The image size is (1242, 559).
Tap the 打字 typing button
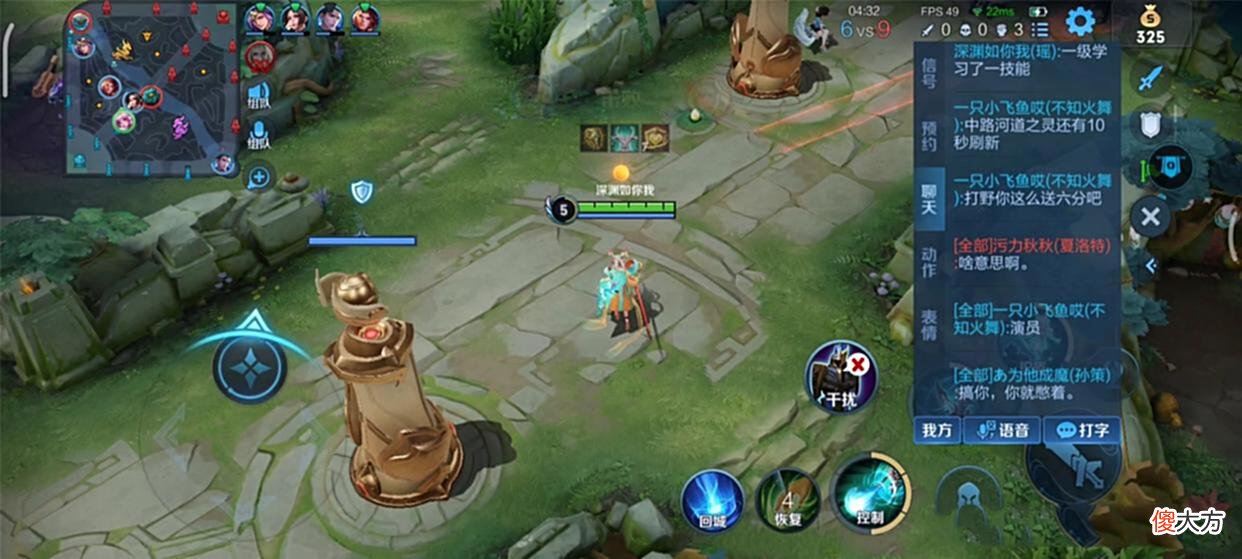[x=1082, y=430]
